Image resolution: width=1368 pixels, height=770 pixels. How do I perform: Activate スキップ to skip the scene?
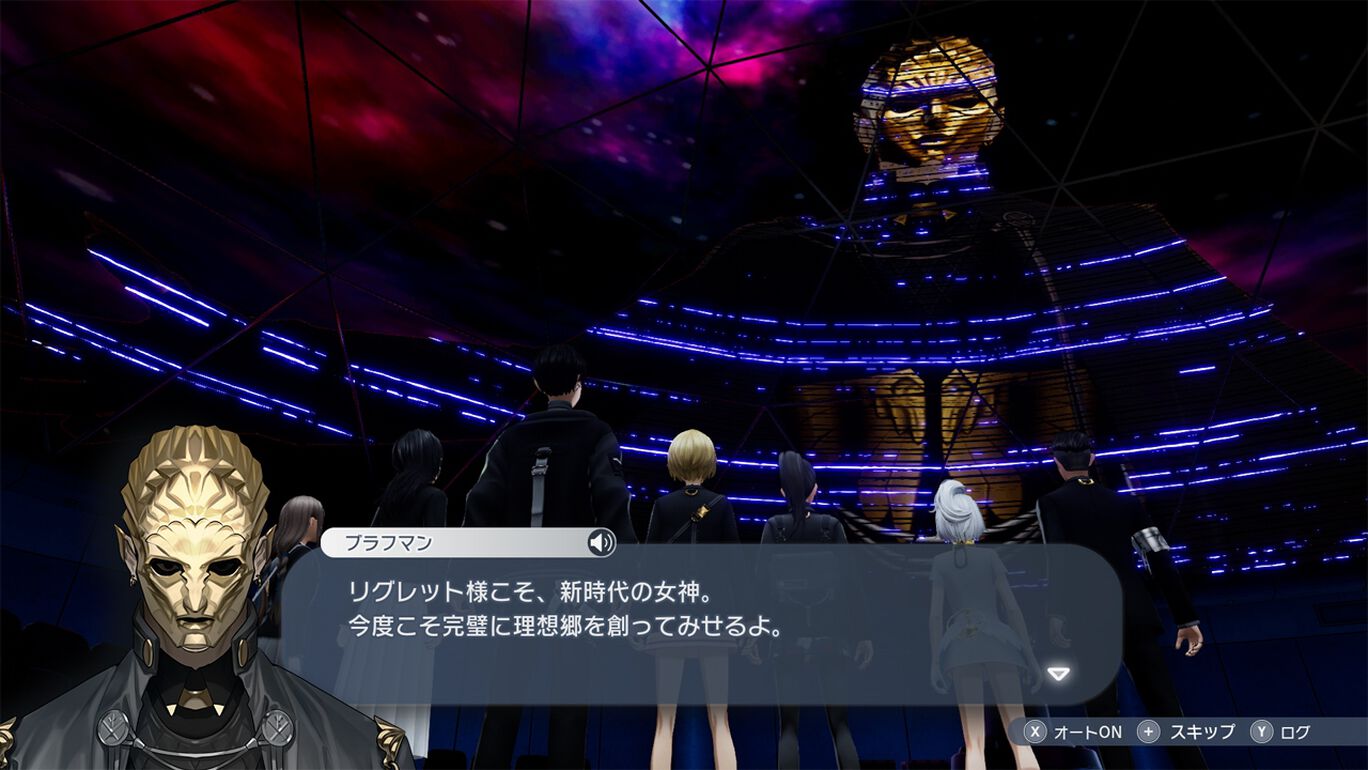coord(1185,731)
